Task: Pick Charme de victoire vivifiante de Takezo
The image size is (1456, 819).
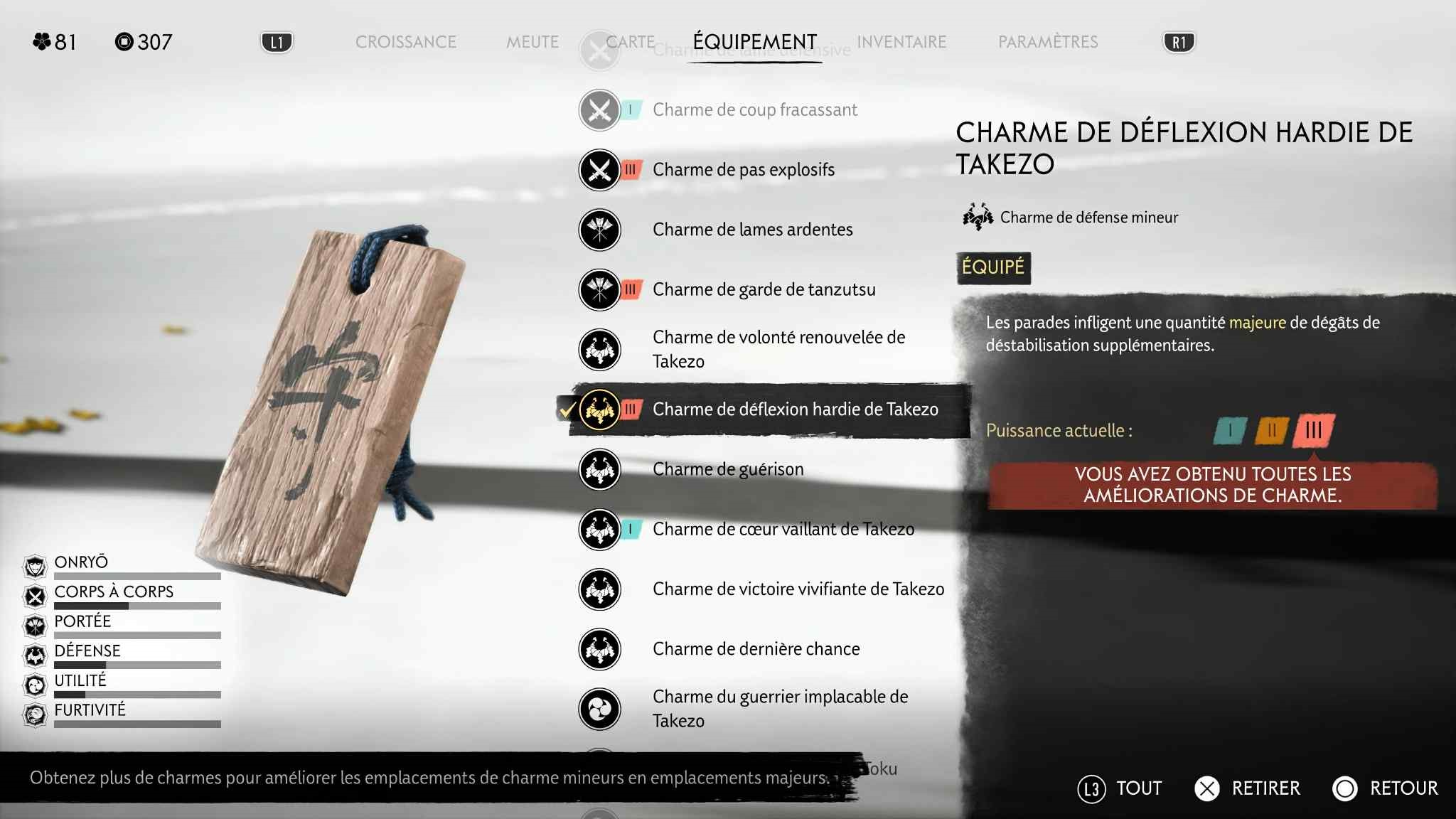Action: pos(798,589)
